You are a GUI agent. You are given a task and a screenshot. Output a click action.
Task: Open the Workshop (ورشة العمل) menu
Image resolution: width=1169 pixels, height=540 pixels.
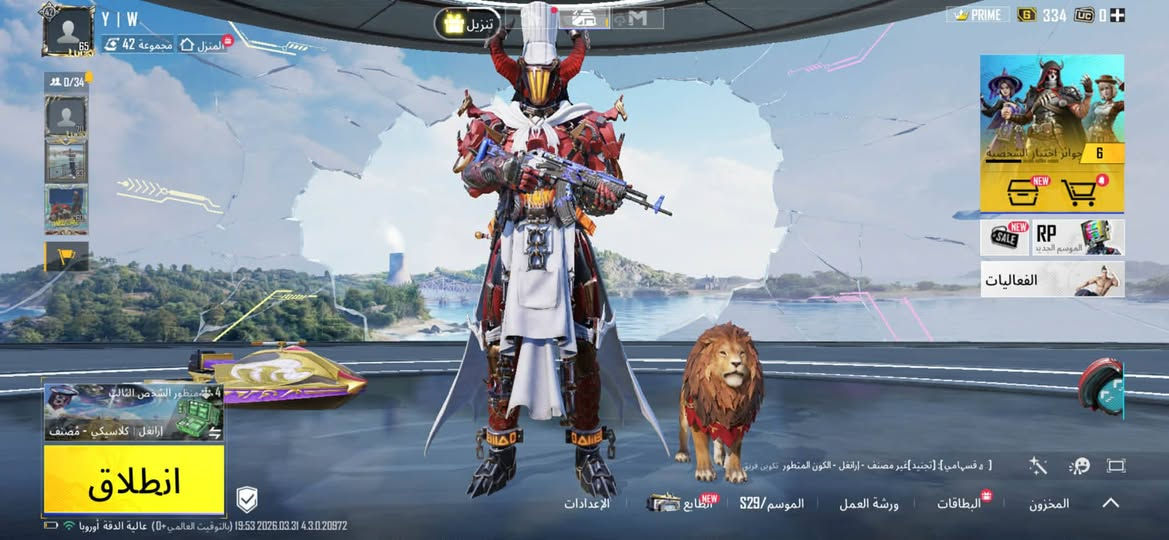pos(868,504)
